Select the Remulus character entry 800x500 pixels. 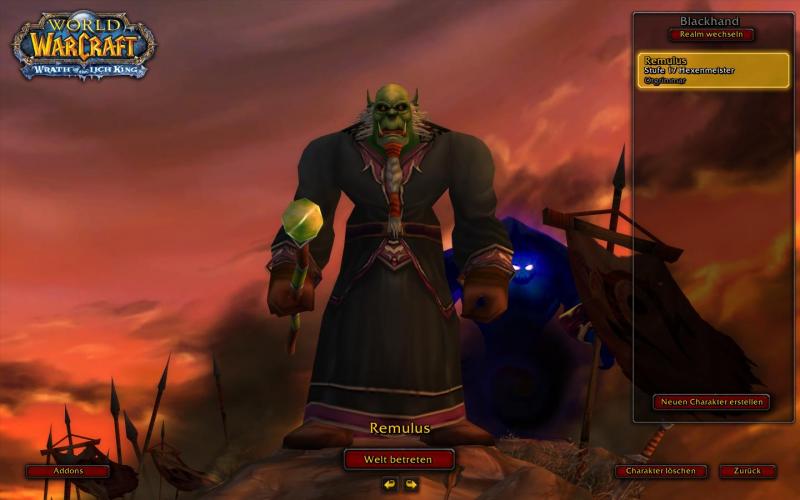pos(713,70)
